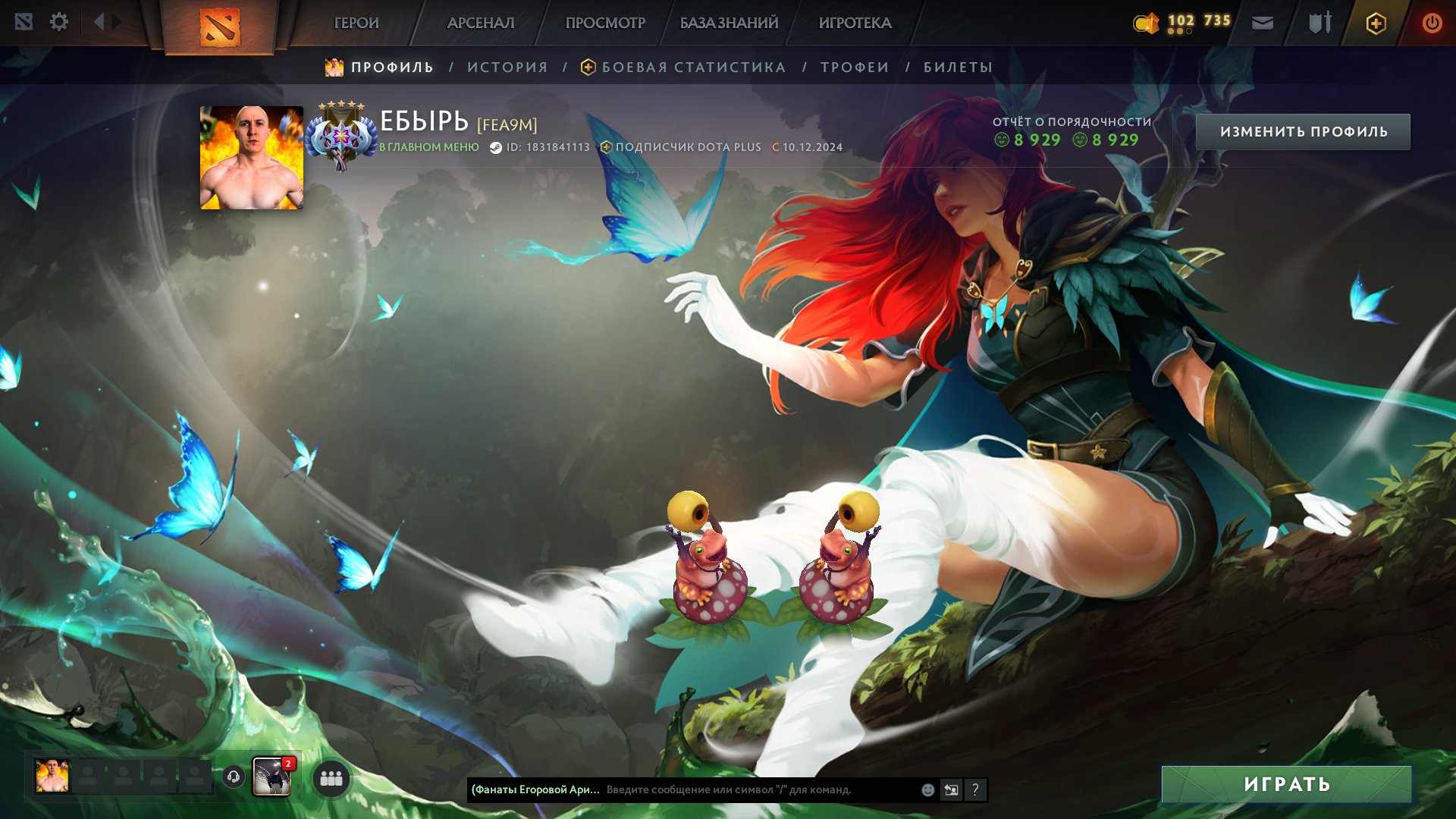Open the chat help "?" selector
The image size is (1456, 819).
[x=975, y=790]
